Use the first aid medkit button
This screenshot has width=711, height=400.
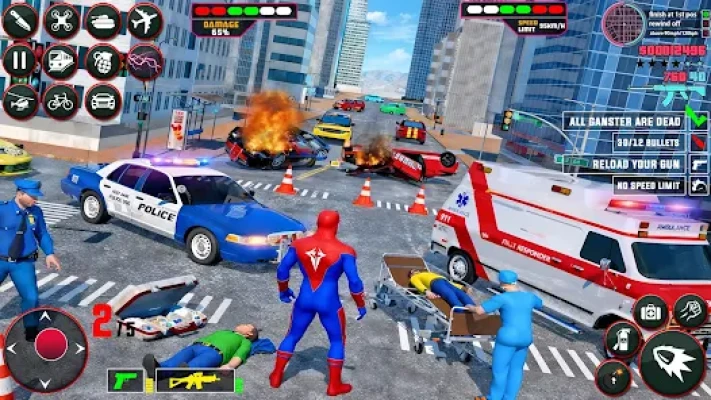click(x=651, y=312)
